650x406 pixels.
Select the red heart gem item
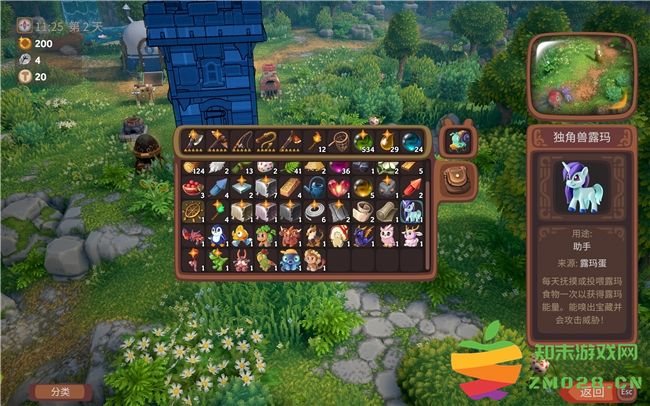338,187
